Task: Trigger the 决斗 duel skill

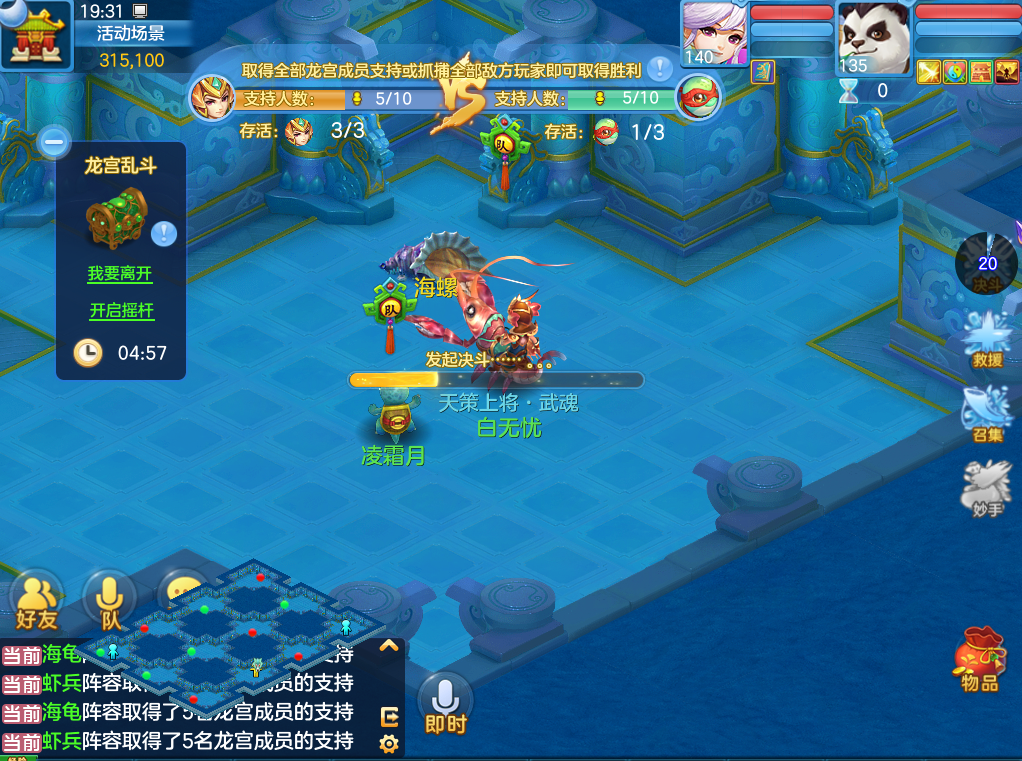Action: click(x=987, y=264)
